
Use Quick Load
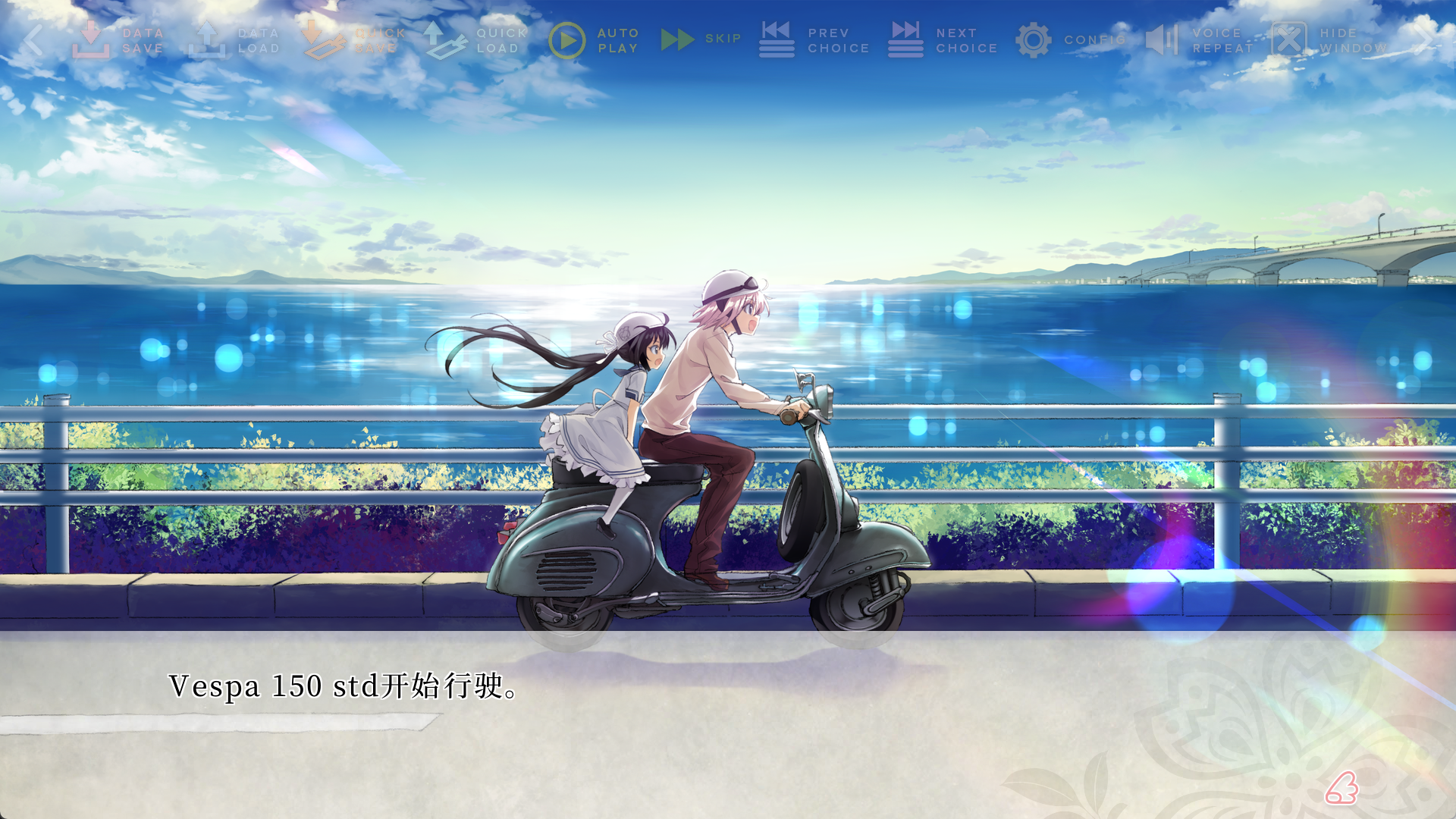[475, 40]
